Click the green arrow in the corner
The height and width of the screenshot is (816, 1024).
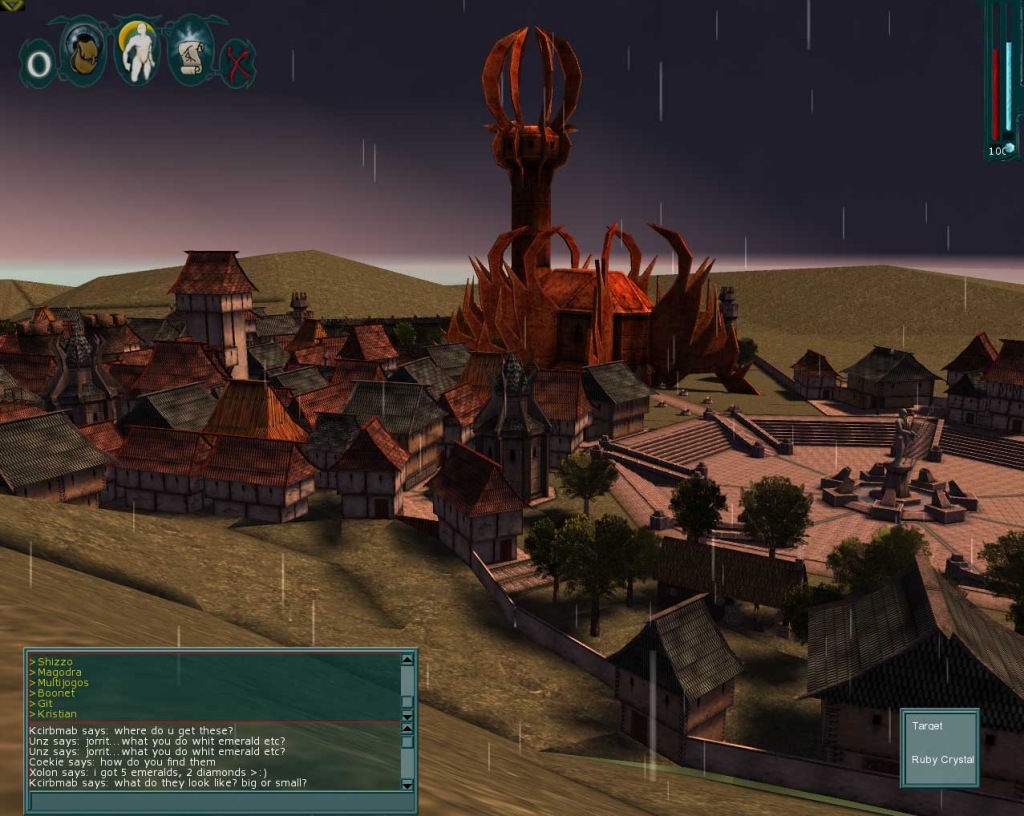coord(11,4)
